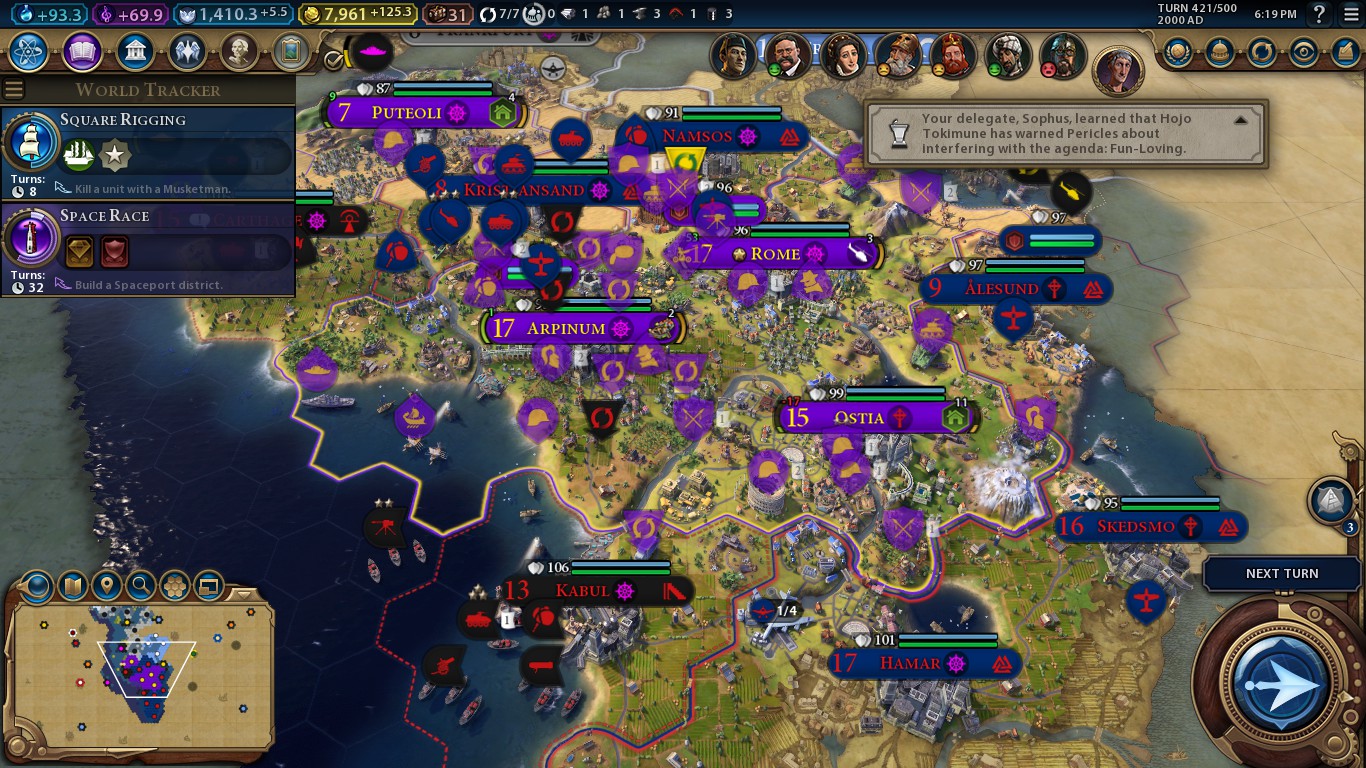Click the Square Rigging research progress indicator
The height and width of the screenshot is (768, 1366).
(x=31, y=142)
